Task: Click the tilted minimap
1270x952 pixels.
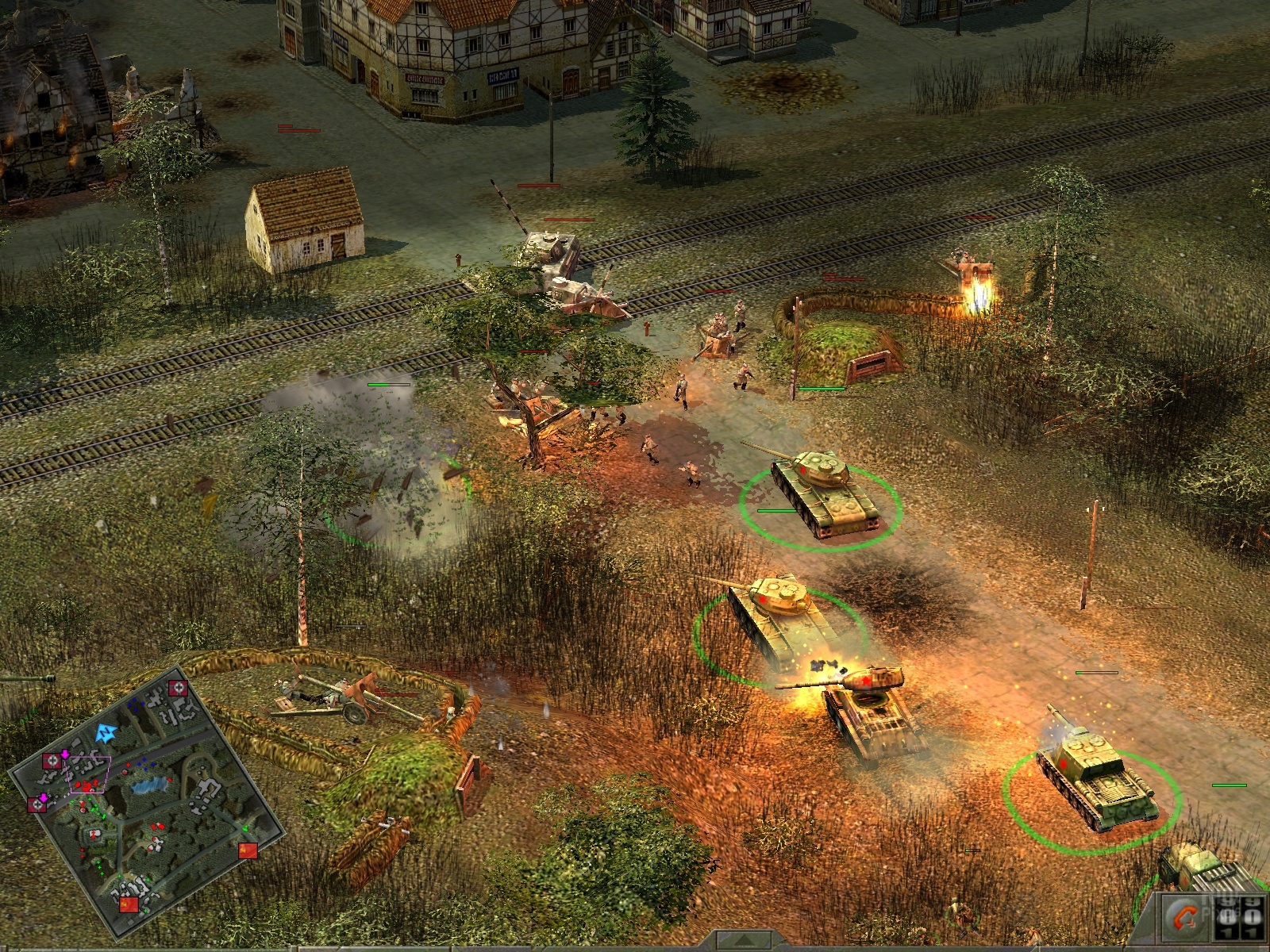Action: 147,803
